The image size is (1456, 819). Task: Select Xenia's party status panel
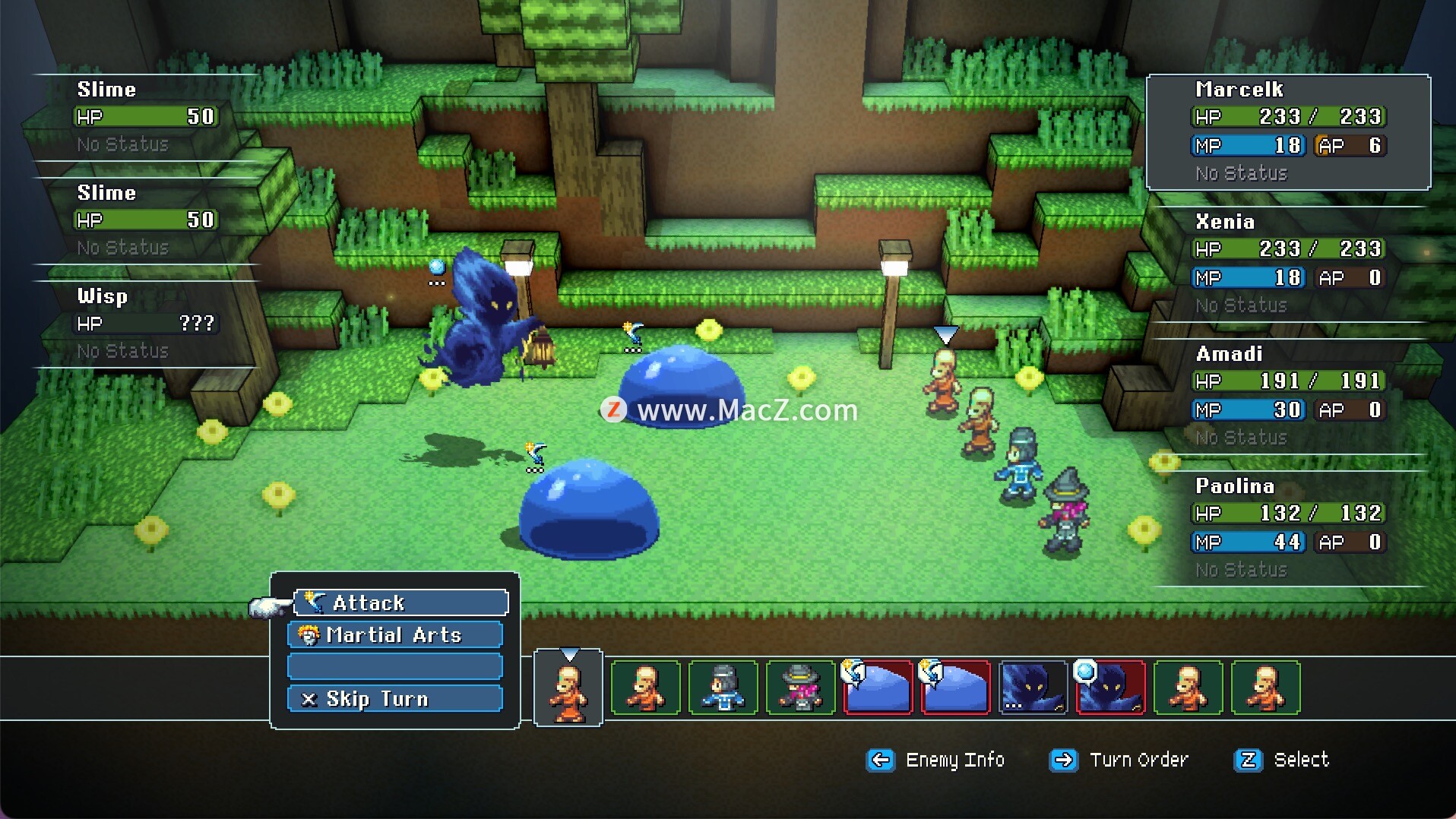[x=1288, y=264]
